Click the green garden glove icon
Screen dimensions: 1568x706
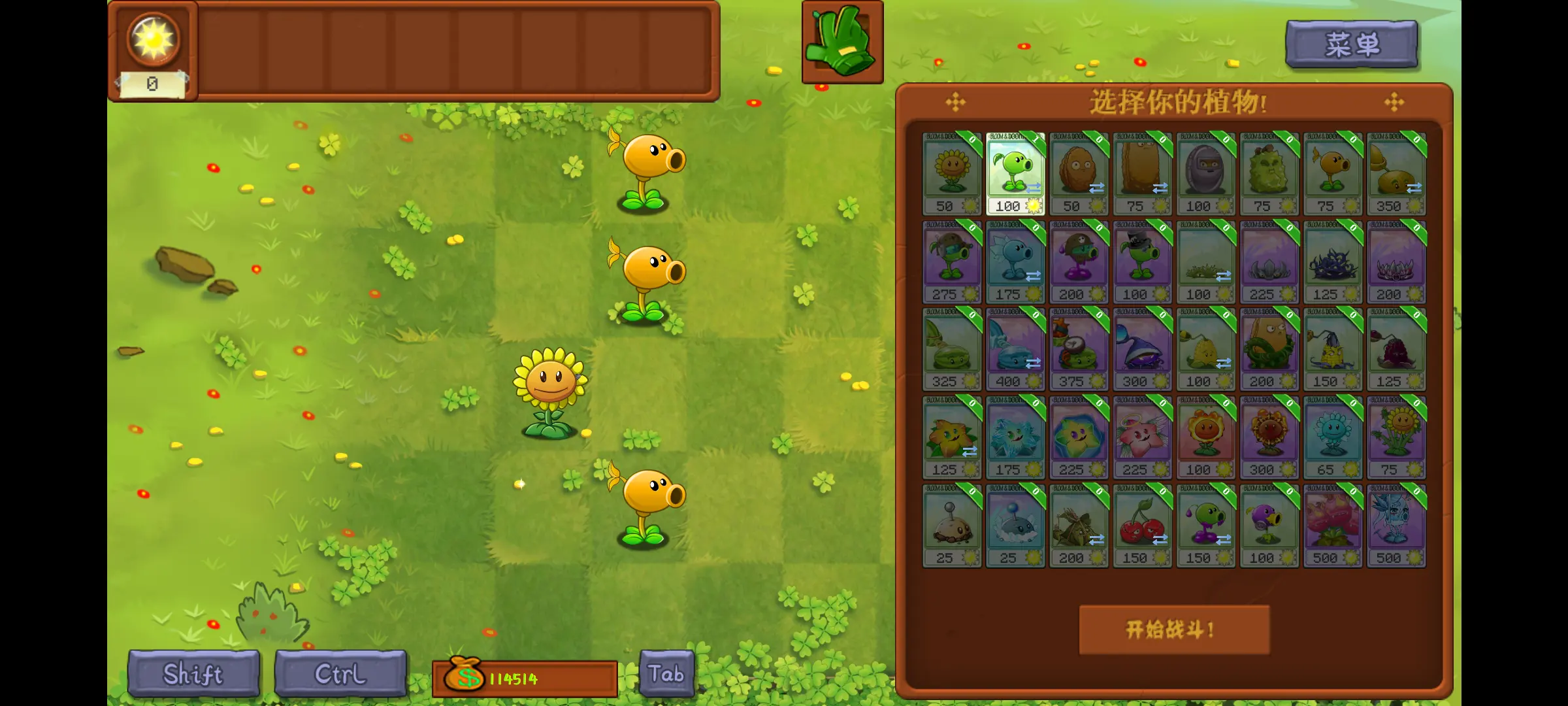pos(841,41)
